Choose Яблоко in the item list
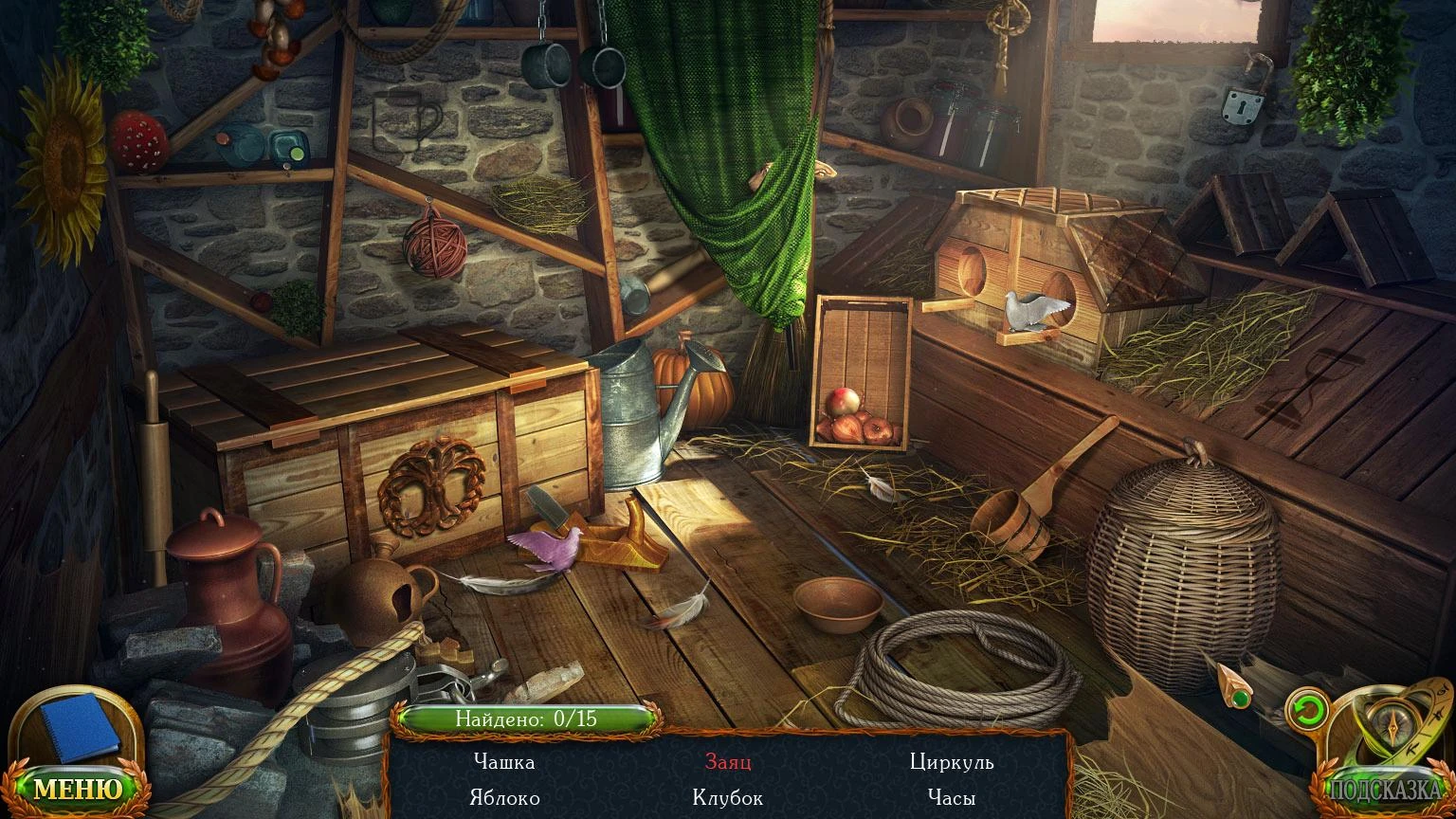Screen dimensions: 1456x819 click(x=504, y=798)
